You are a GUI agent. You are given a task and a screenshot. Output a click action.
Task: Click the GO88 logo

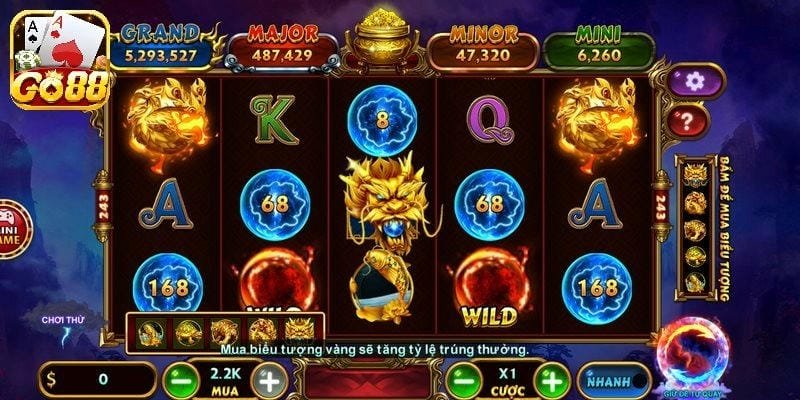pos(58,55)
